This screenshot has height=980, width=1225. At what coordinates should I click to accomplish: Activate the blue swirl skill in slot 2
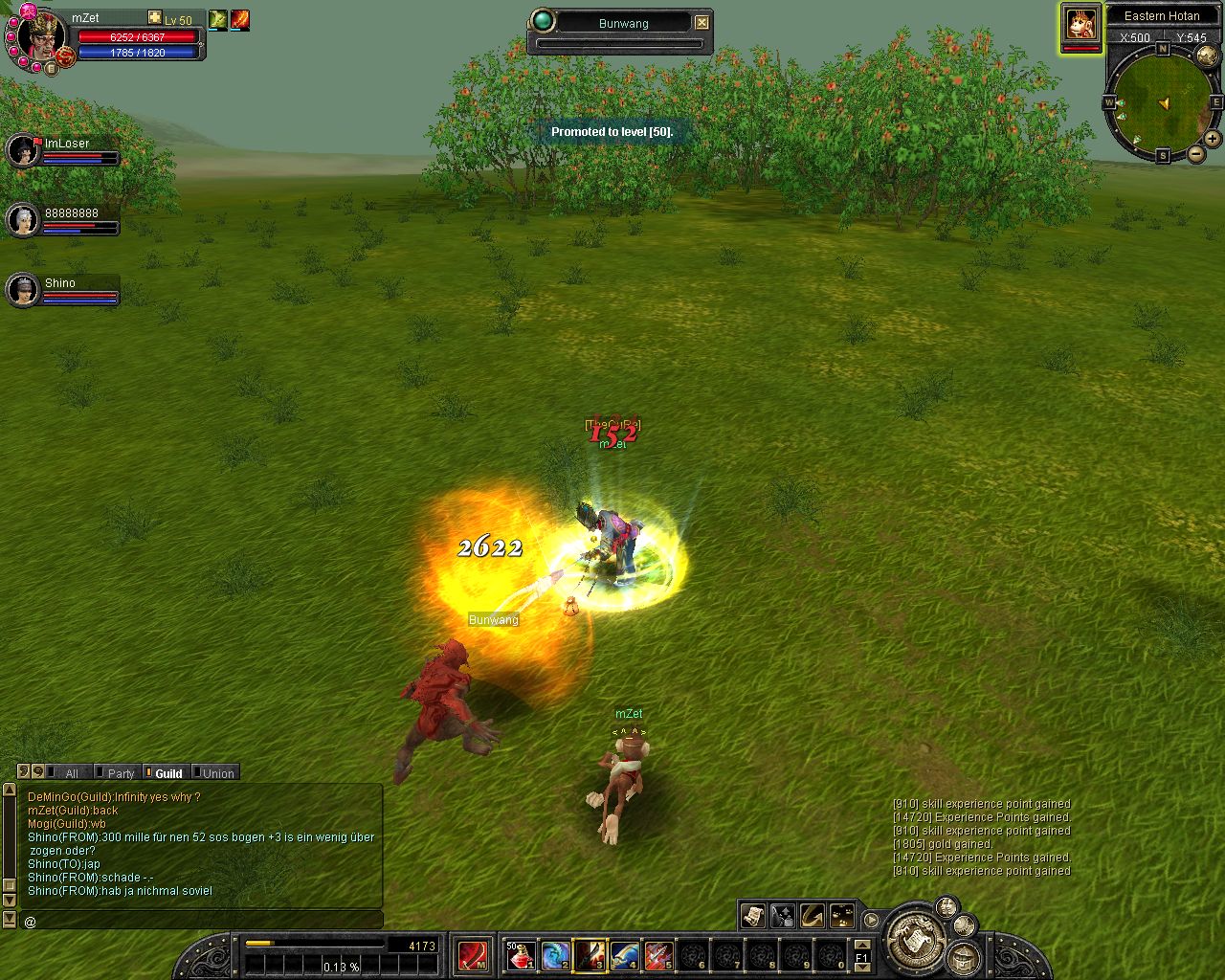(x=555, y=954)
